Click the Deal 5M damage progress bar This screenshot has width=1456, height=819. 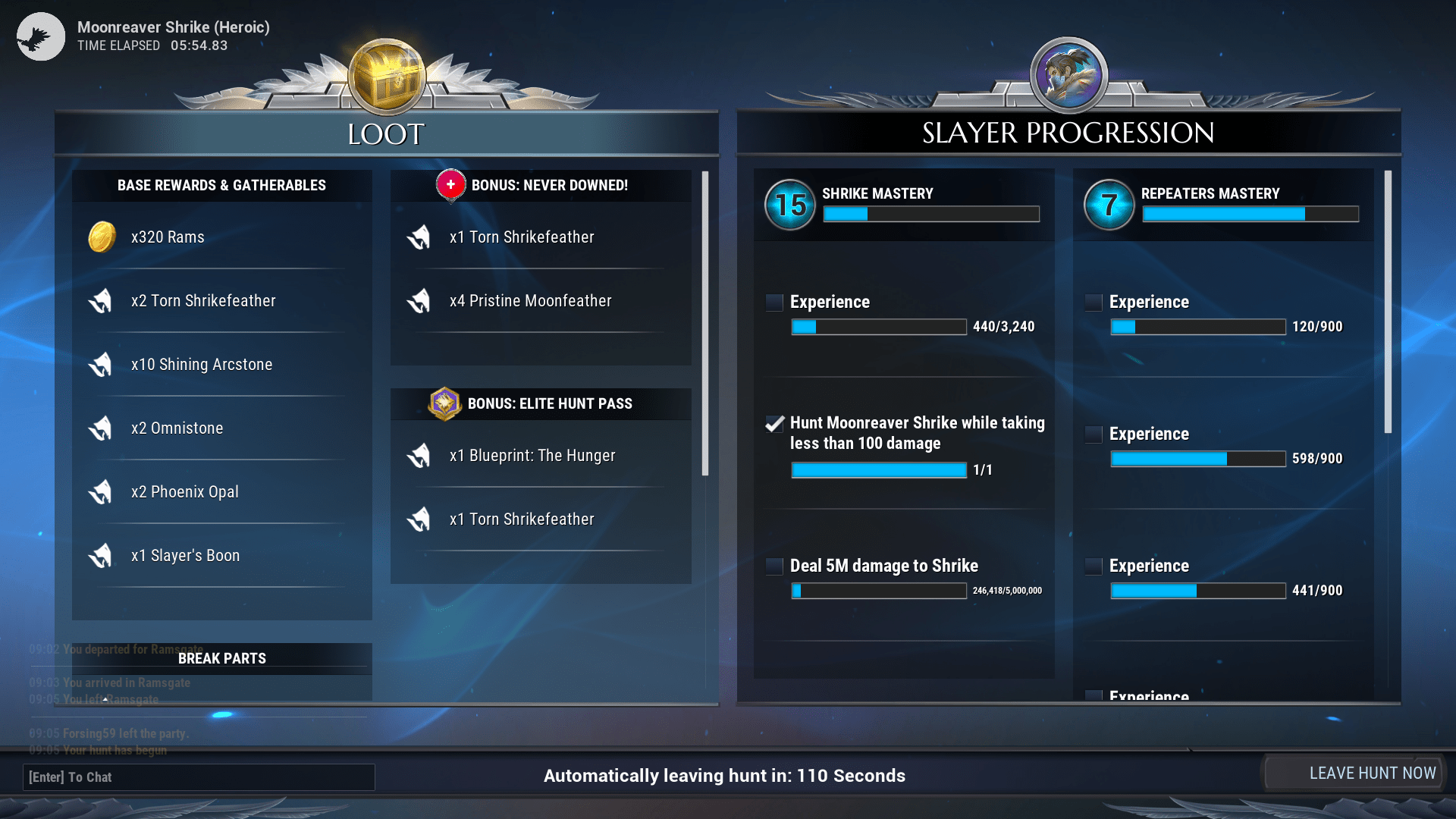[x=878, y=591]
